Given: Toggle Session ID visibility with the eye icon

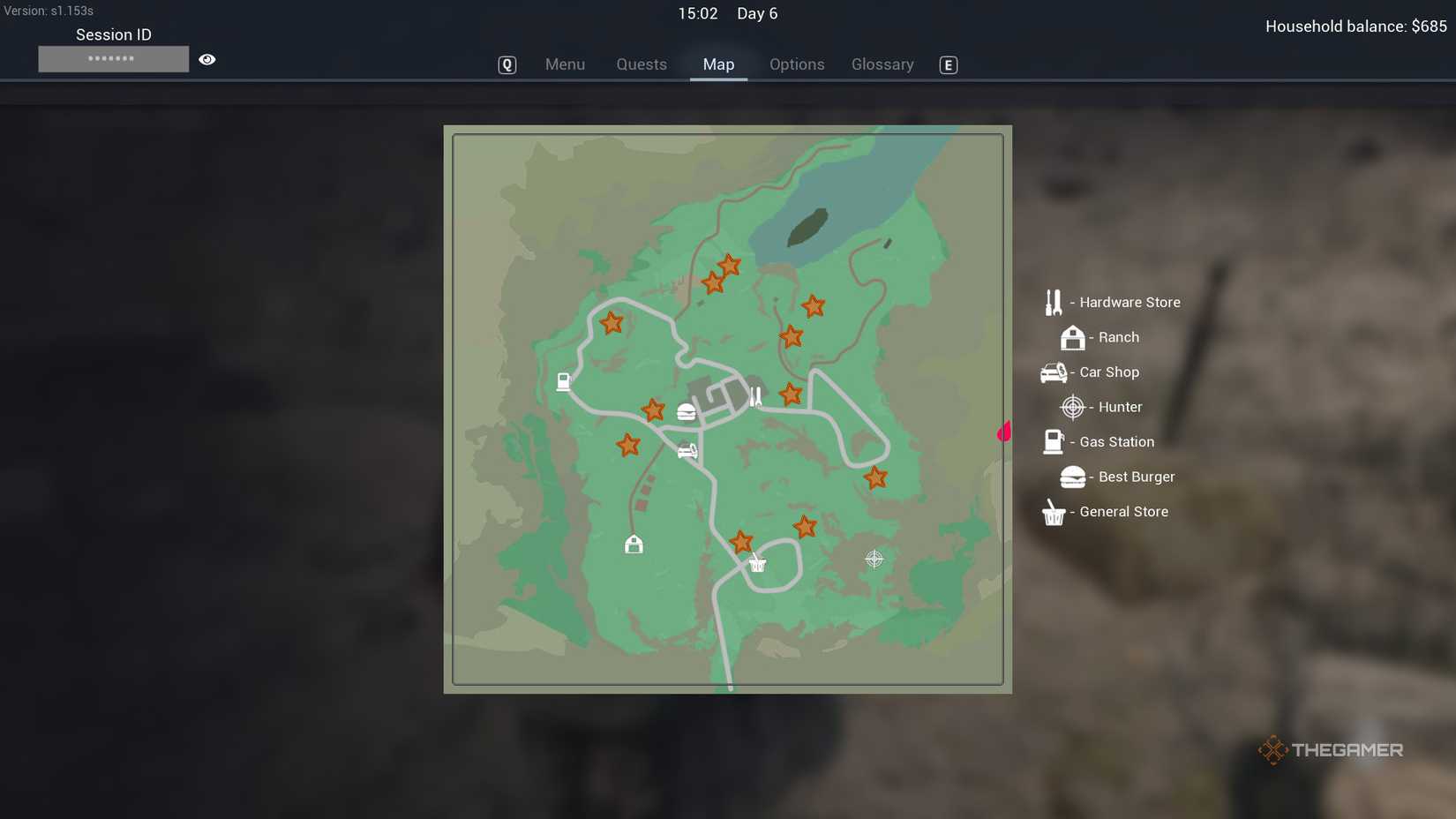Looking at the screenshot, I should click(206, 58).
